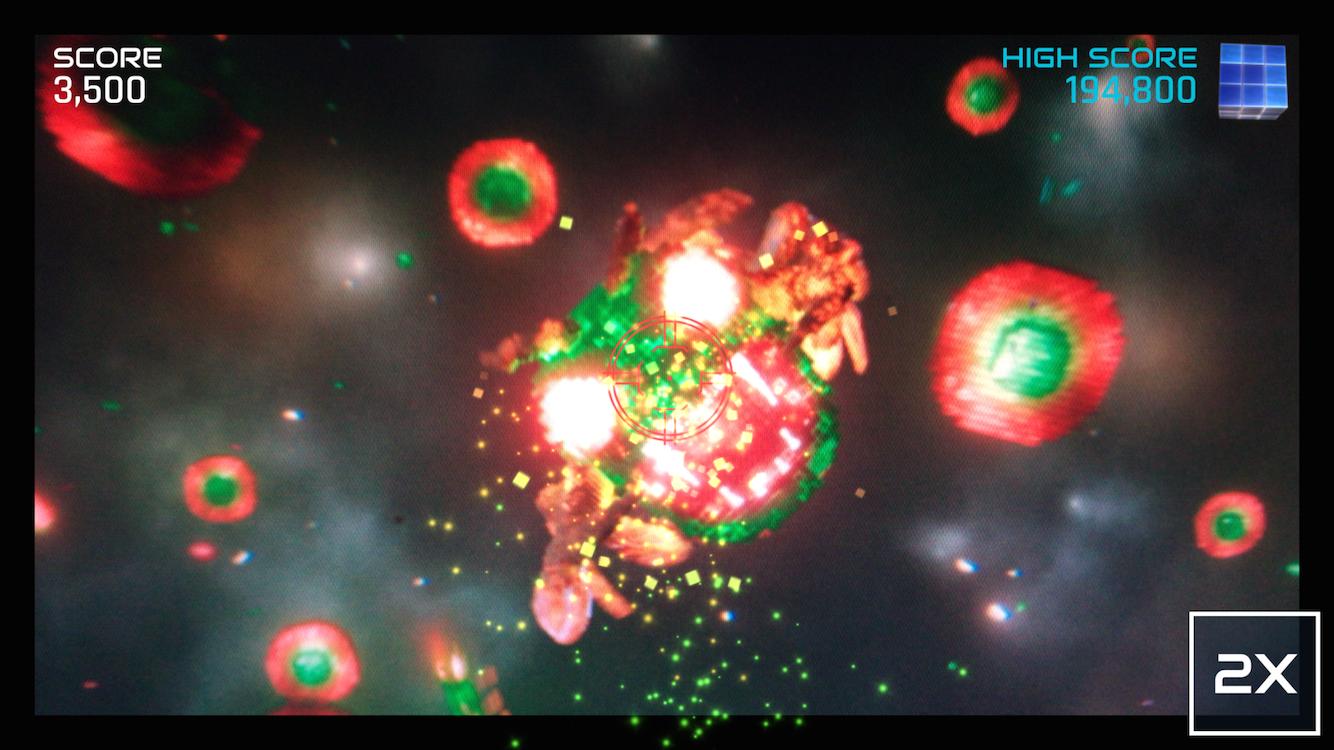Viewport: 1334px width, 750px height.
Task: Click the red orb at far right edge
Action: 1227,525
